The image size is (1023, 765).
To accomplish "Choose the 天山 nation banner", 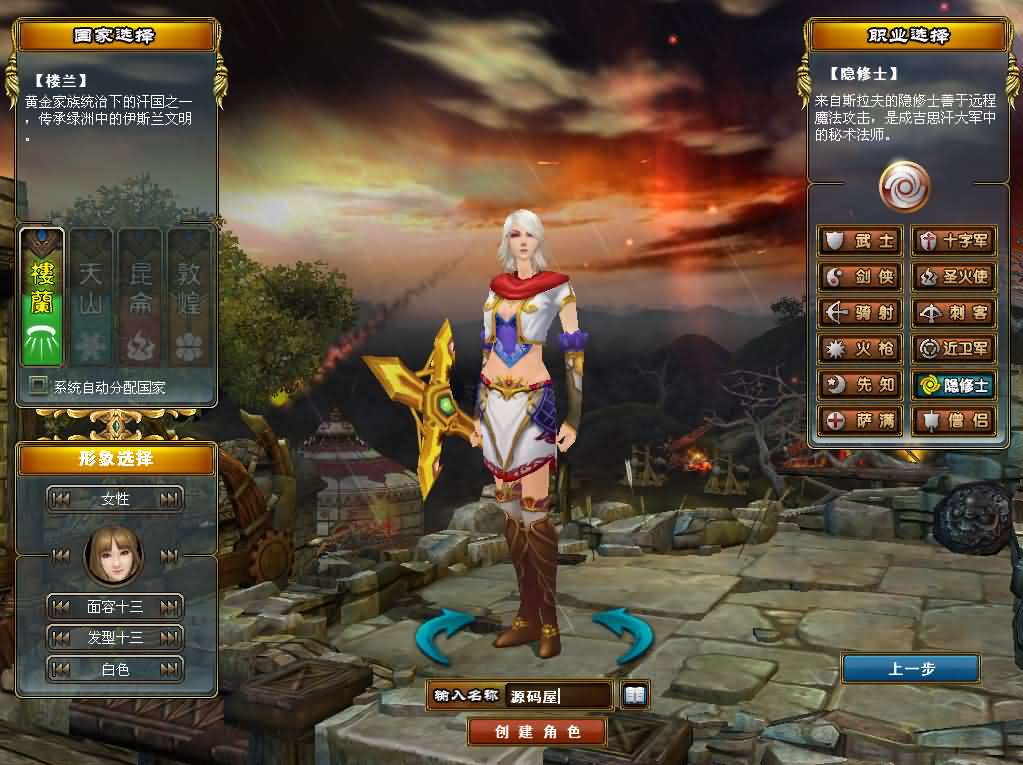I will pos(91,297).
